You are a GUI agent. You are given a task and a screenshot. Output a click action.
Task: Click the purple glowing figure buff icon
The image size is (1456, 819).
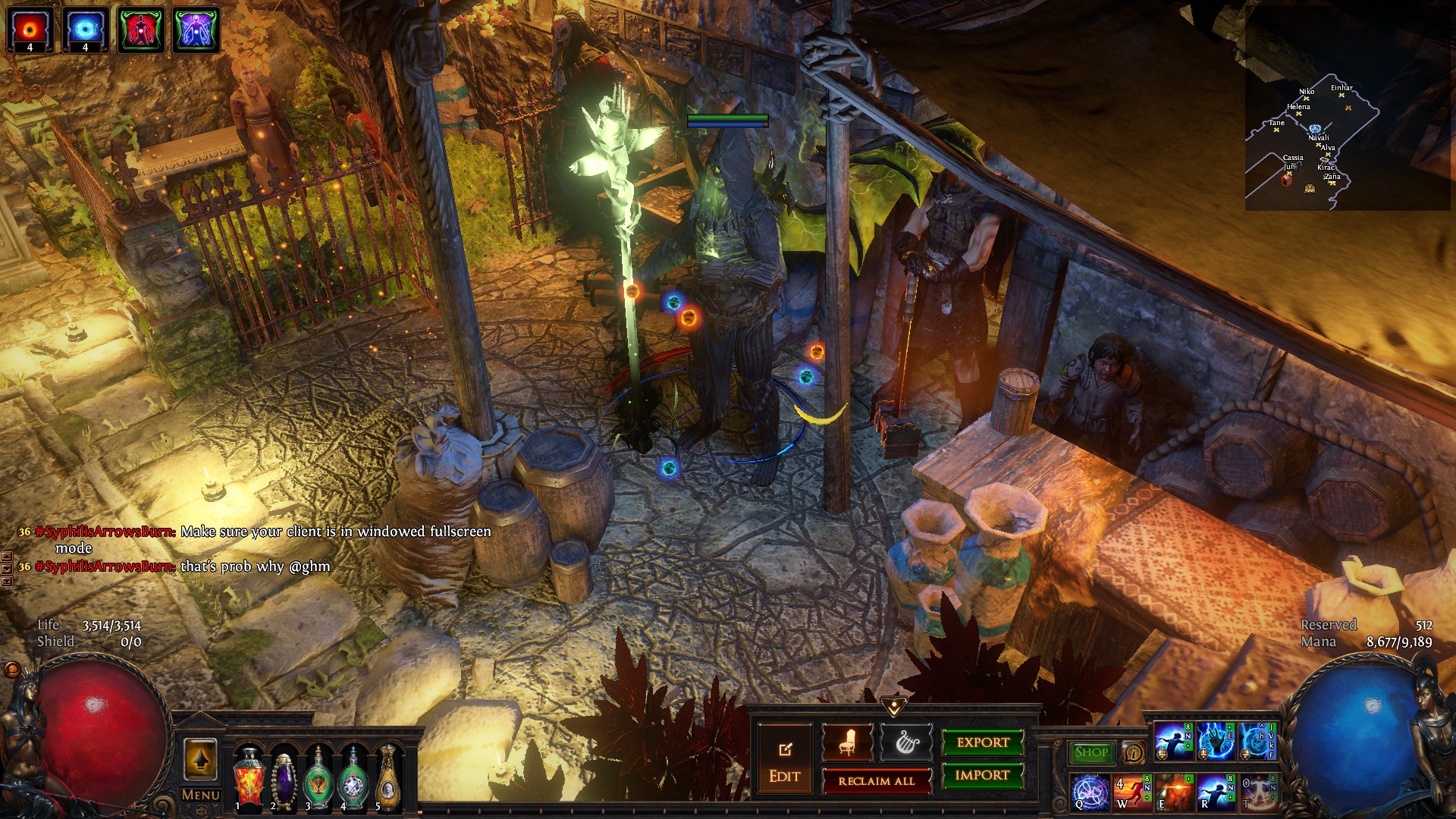[x=196, y=30]
